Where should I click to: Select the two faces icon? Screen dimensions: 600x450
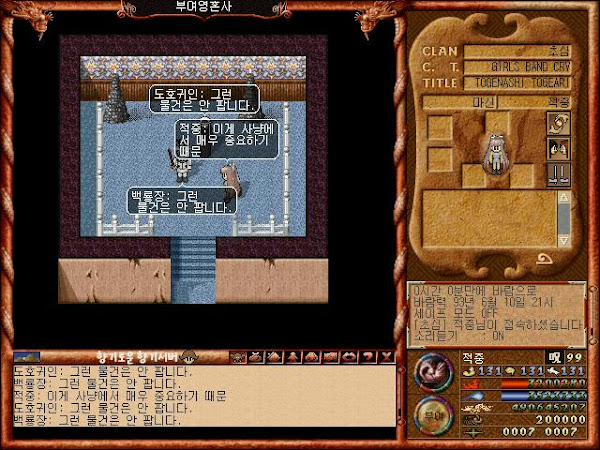pos(559,148)
